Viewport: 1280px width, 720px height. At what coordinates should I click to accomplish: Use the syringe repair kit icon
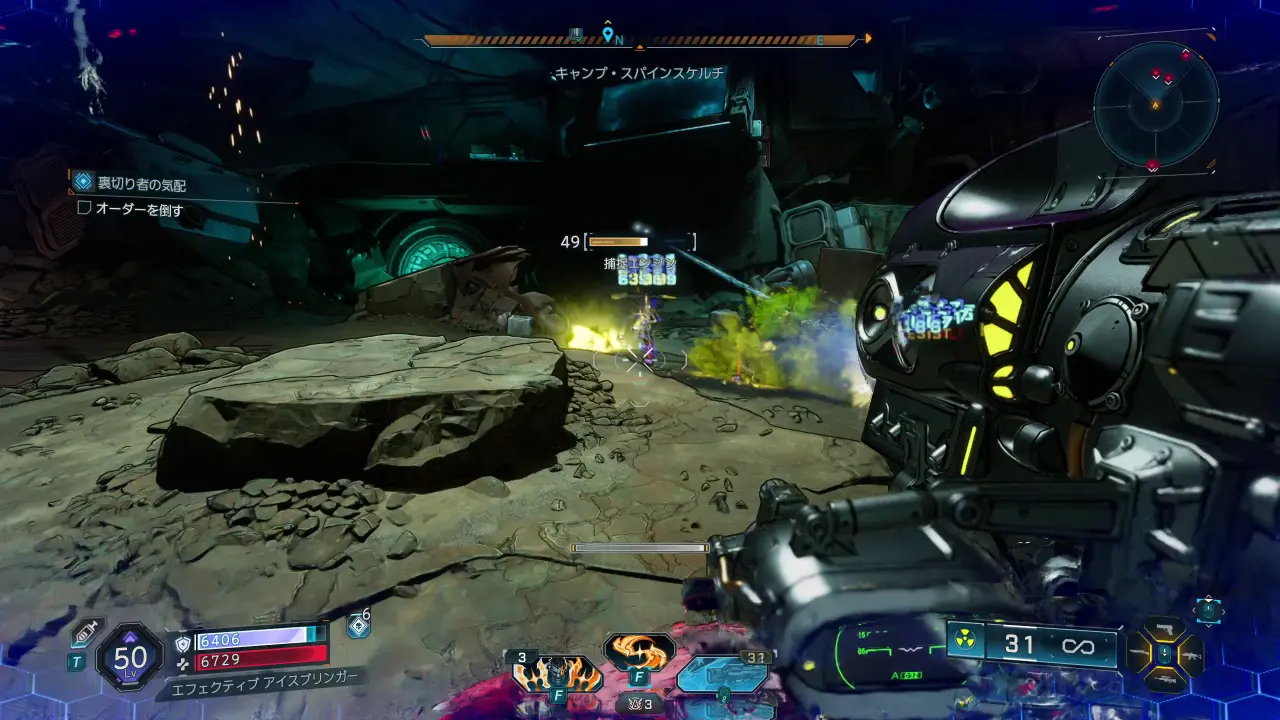click(x=84, y=632)
